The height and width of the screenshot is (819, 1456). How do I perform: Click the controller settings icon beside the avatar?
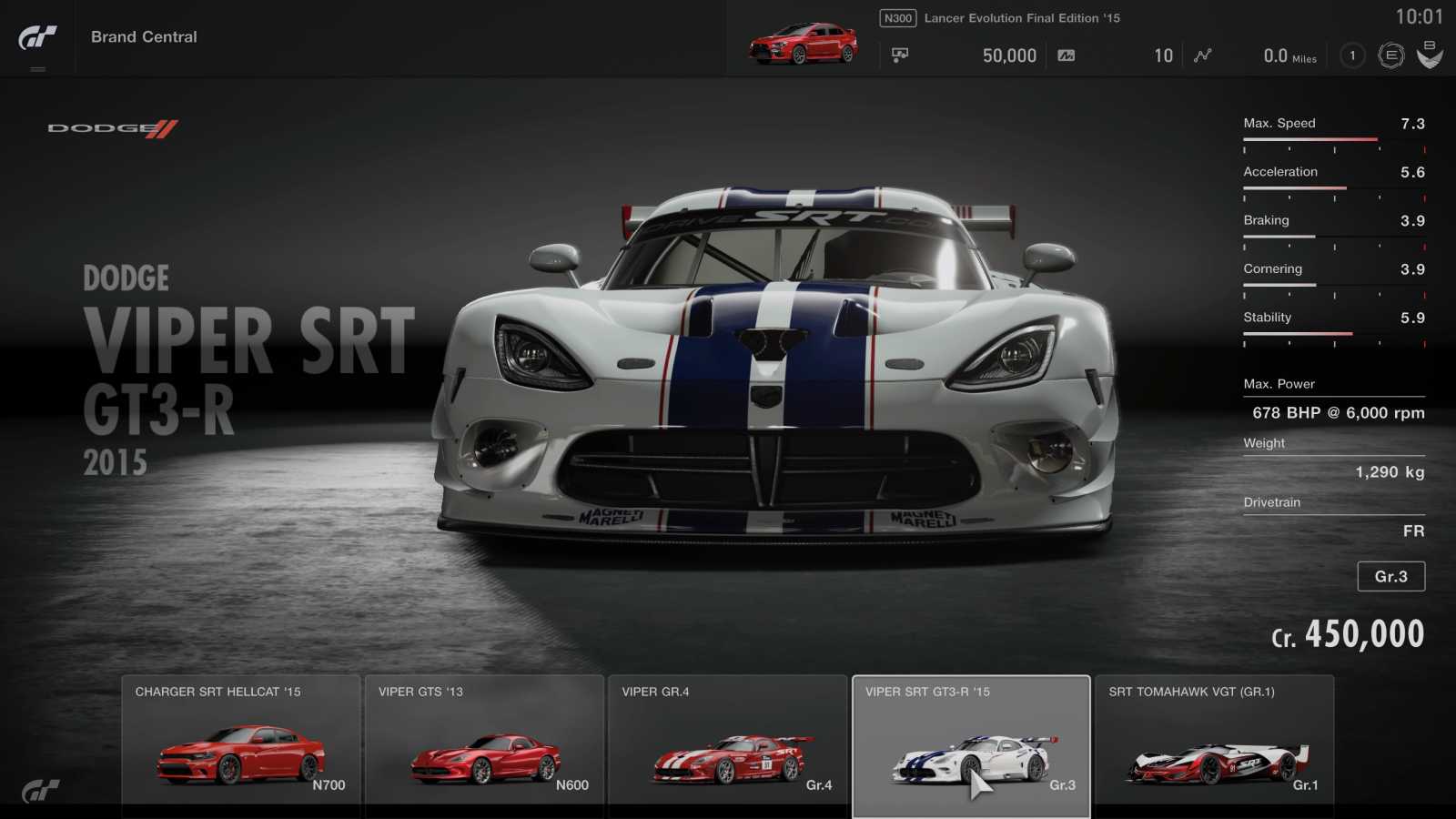click(x=1390, y=55)
